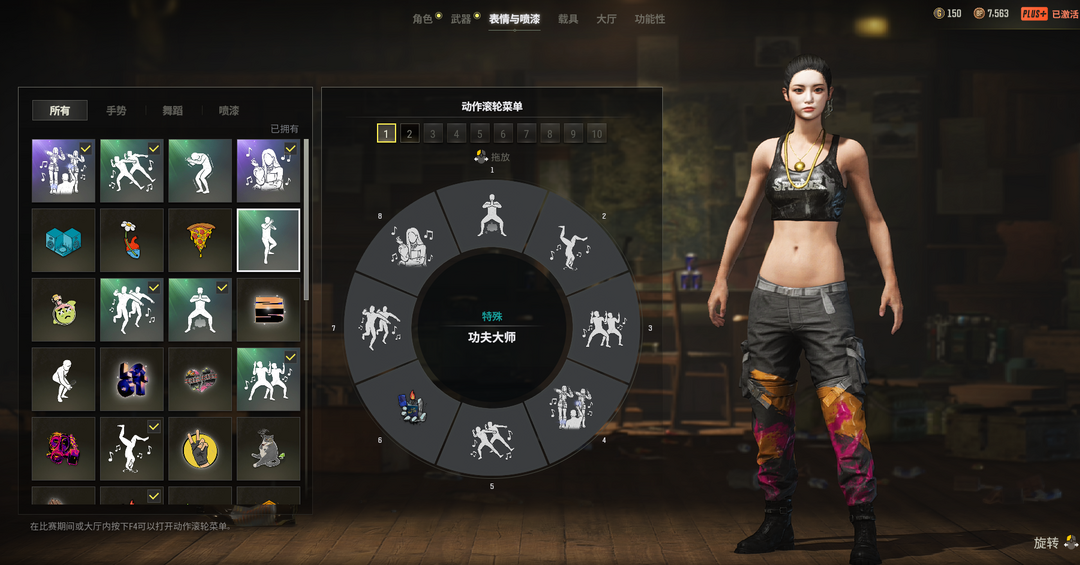Switch to the 武器 weapons tab
The height and width of the screenshot is (565, 1080).
(x=461, y=19)
